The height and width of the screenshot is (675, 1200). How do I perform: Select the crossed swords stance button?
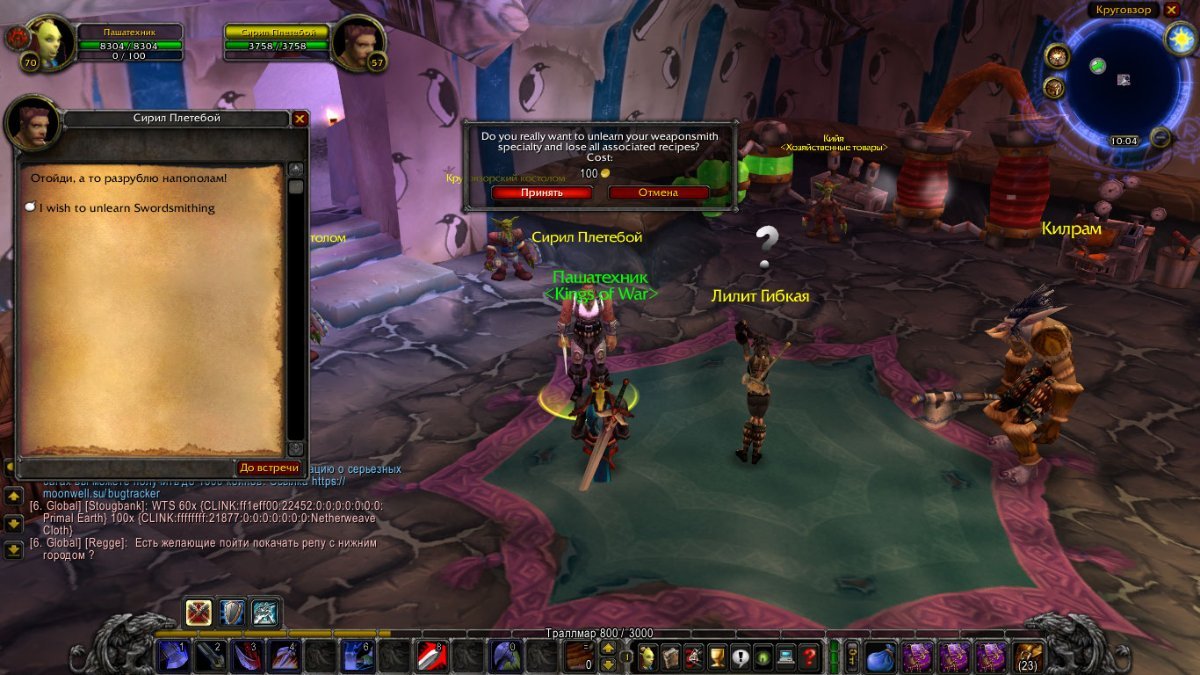tap(199, 612)
